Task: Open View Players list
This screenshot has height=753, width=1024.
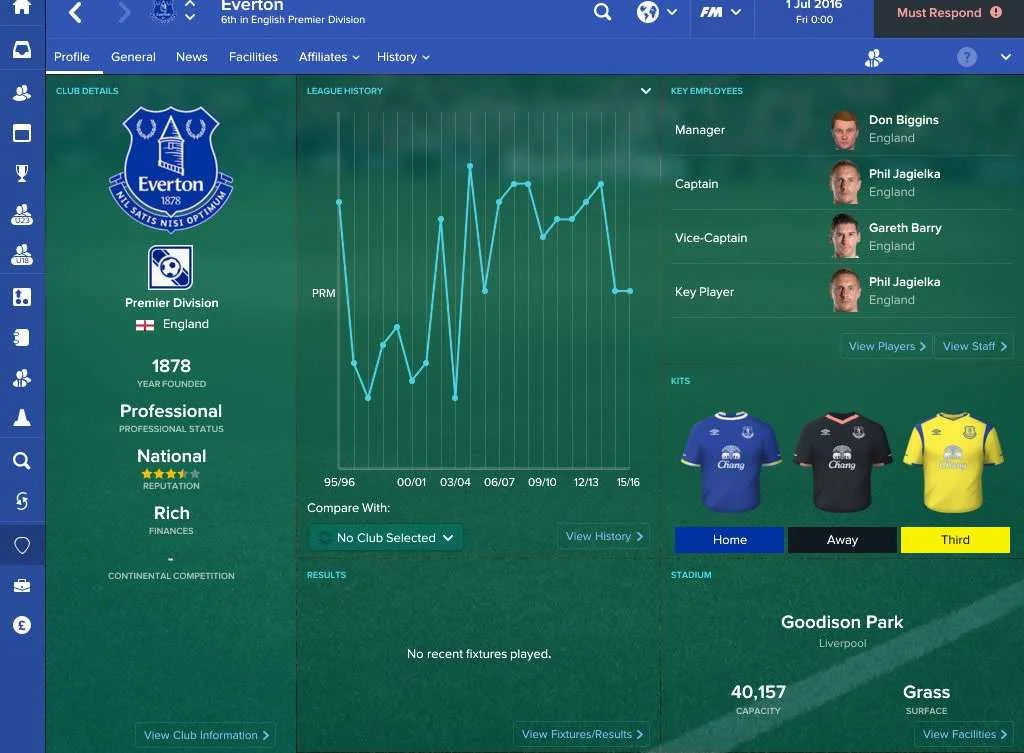Action: pyautogui.click(x=887, y=346)
